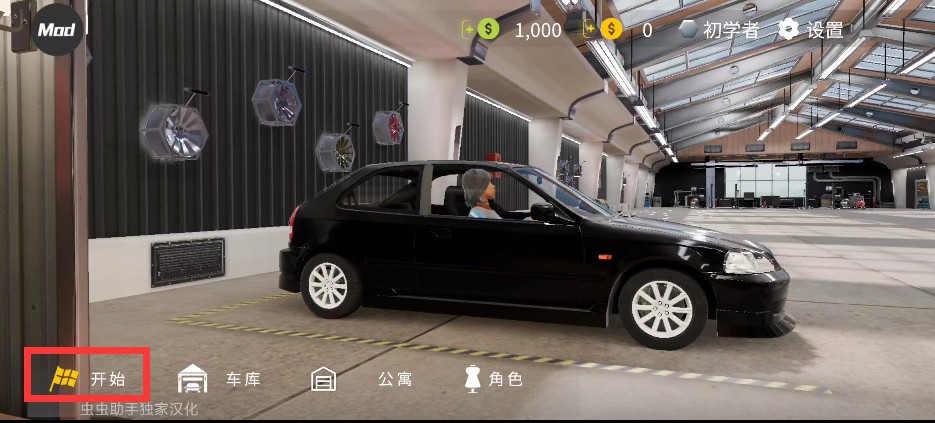
Task: Open the Mod menu badge
Action: 58,29
